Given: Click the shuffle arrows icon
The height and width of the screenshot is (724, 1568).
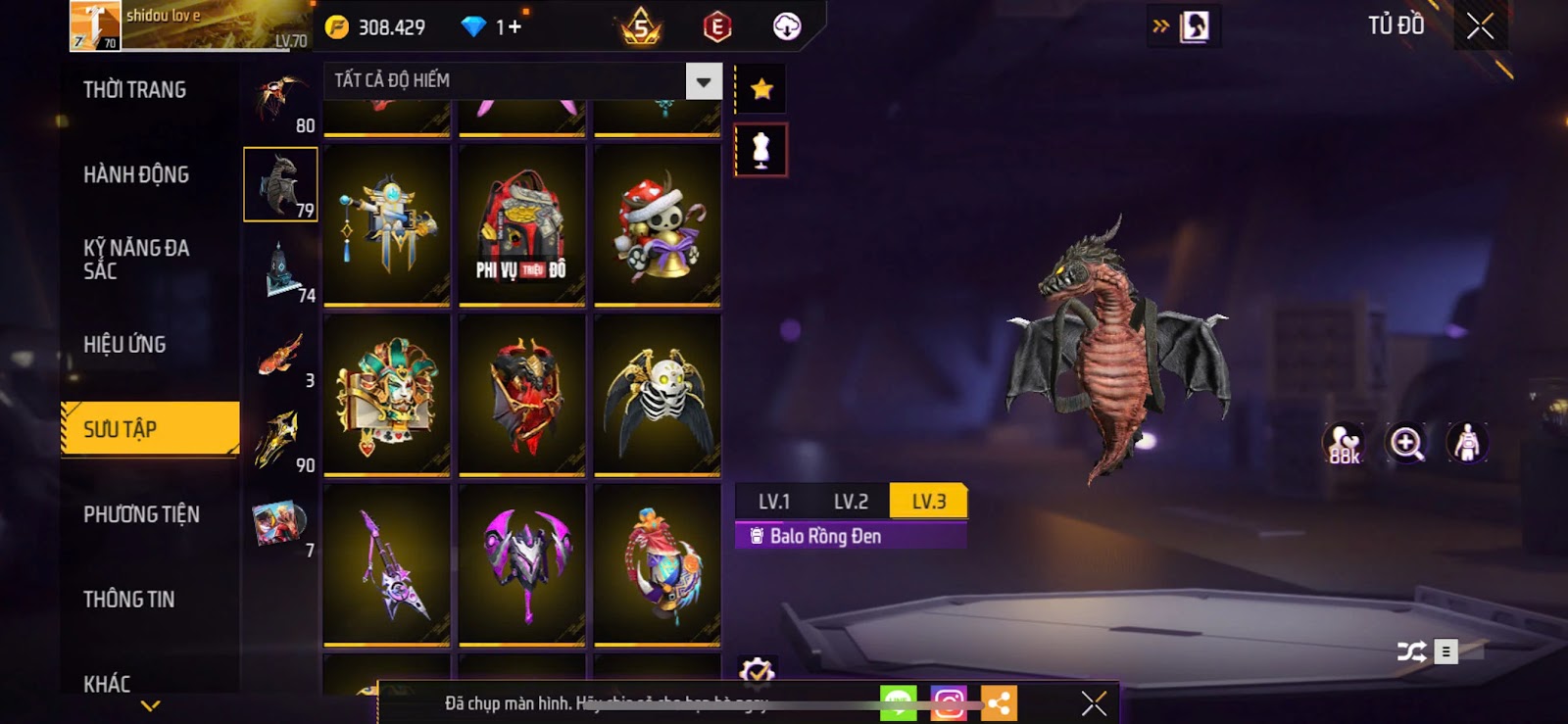Looking at the screenshot, I should tap(1411, 652).
